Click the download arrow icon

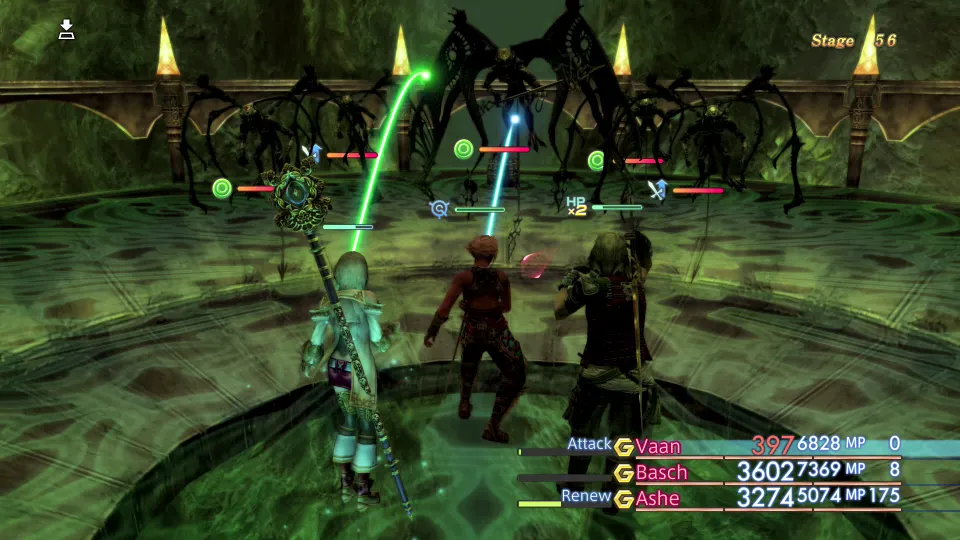[x=66, y=30]
